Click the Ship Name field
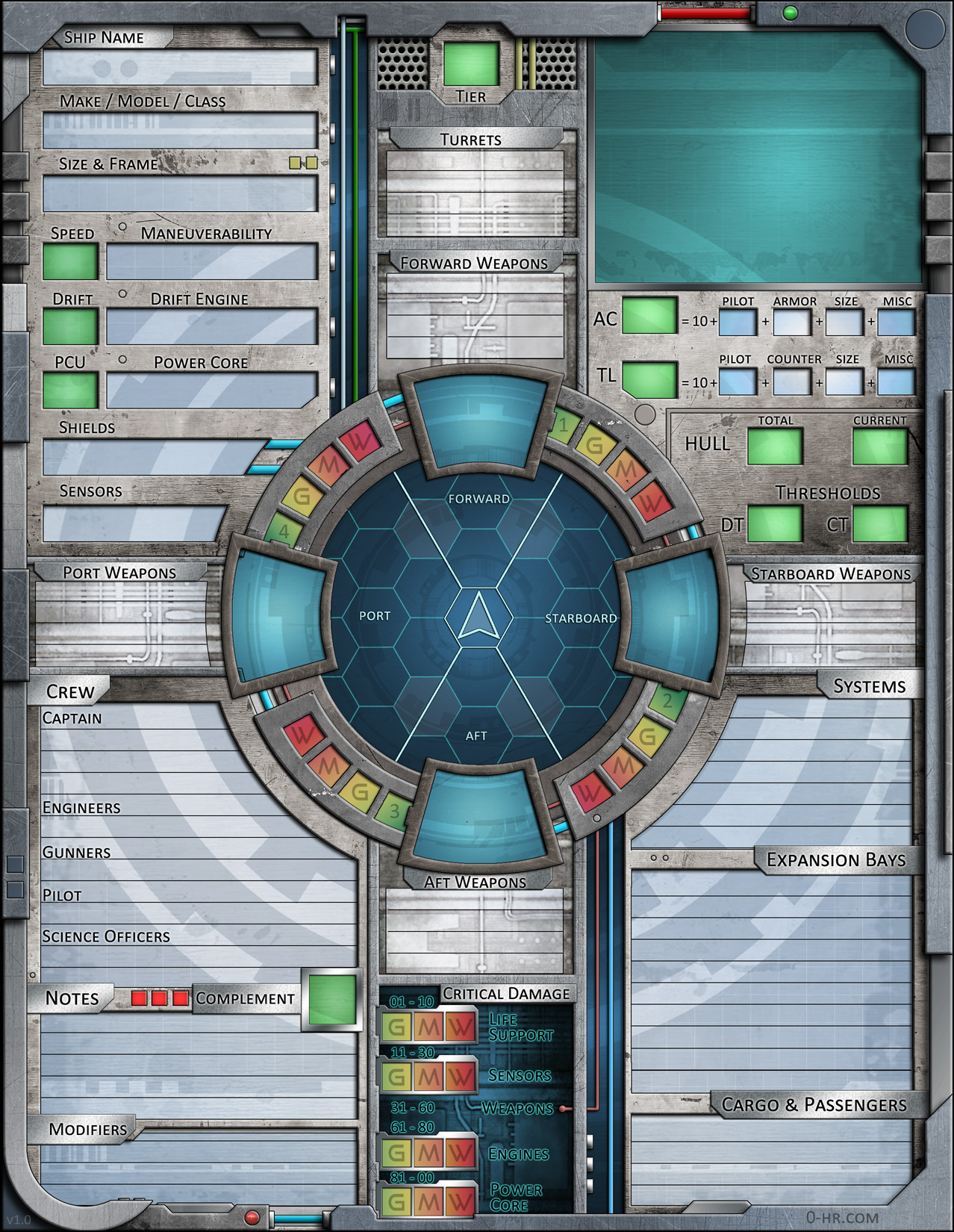Viewport: 954px width, 1232px height. tap(180, 68)
